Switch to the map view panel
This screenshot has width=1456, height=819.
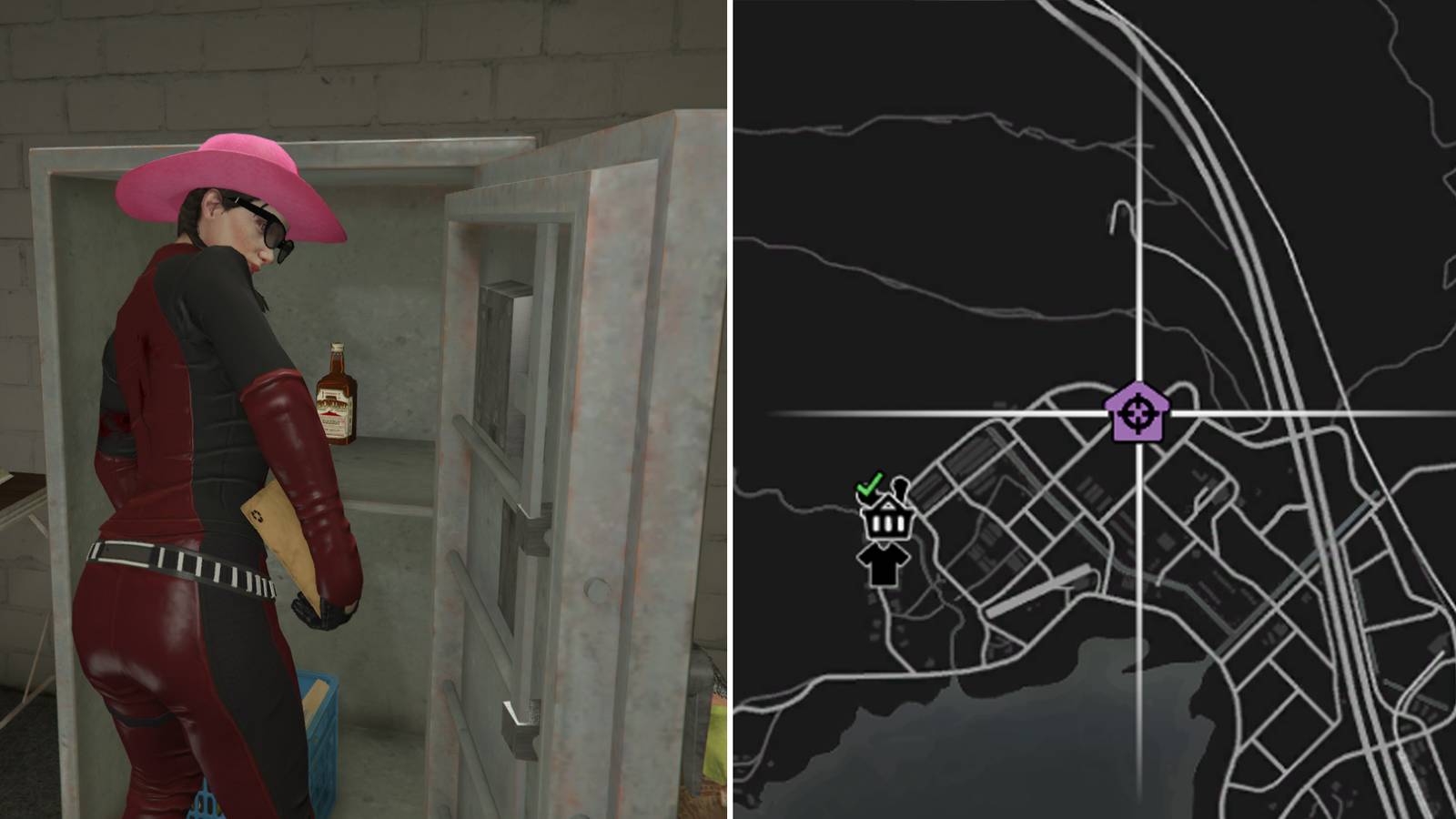point(1092,409)
